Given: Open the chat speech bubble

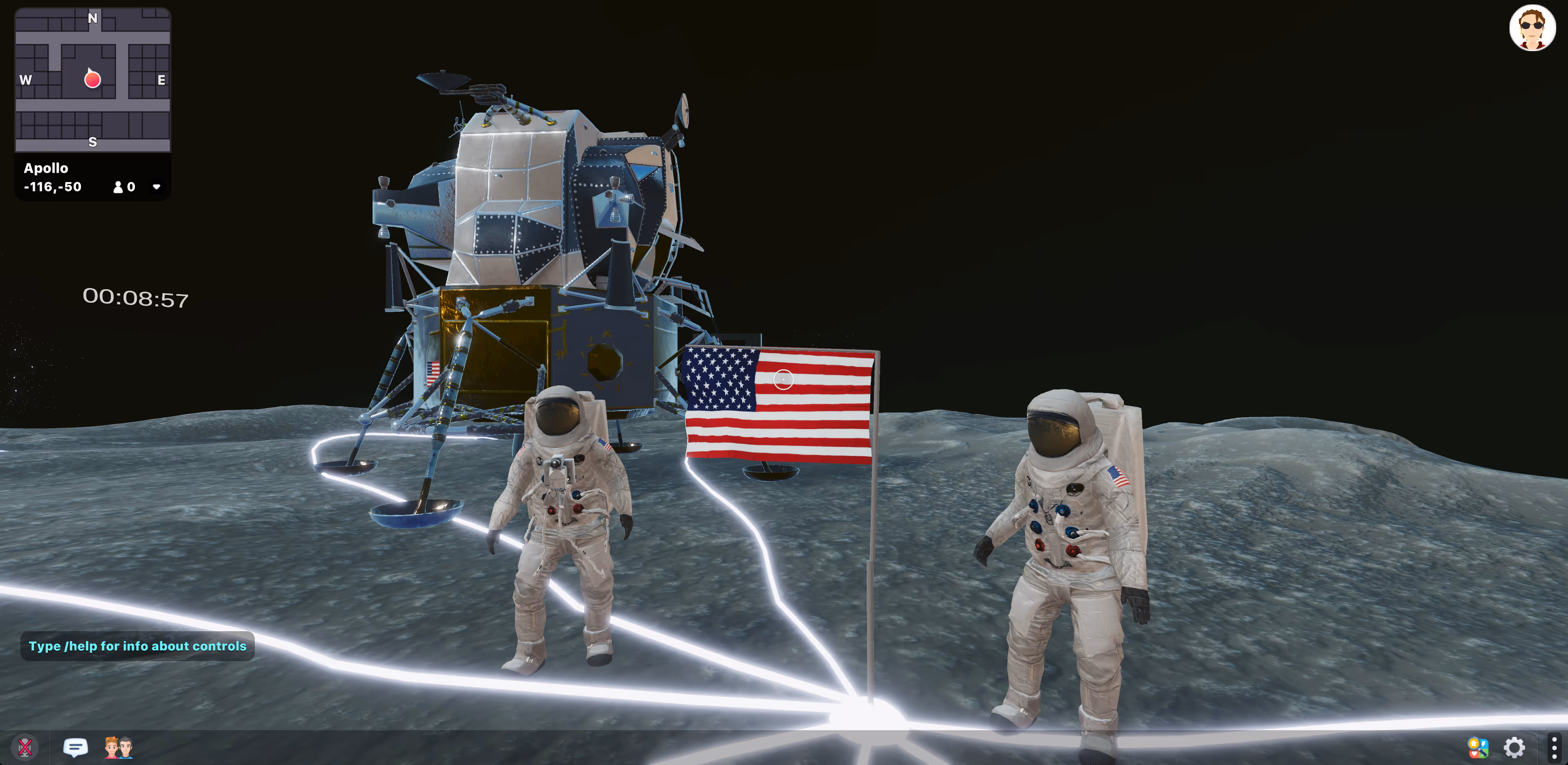Looking at the screenshot, I should point(76,747).
